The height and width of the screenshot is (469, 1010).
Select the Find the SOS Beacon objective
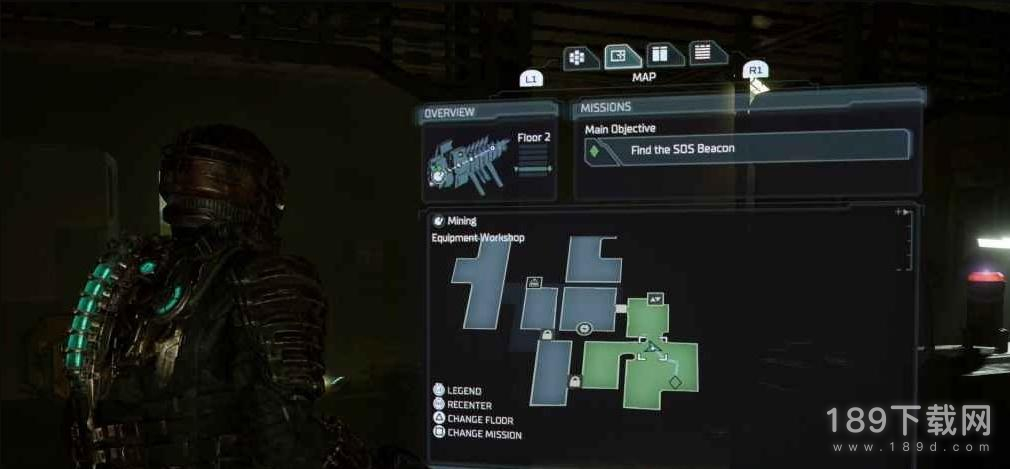748,149
